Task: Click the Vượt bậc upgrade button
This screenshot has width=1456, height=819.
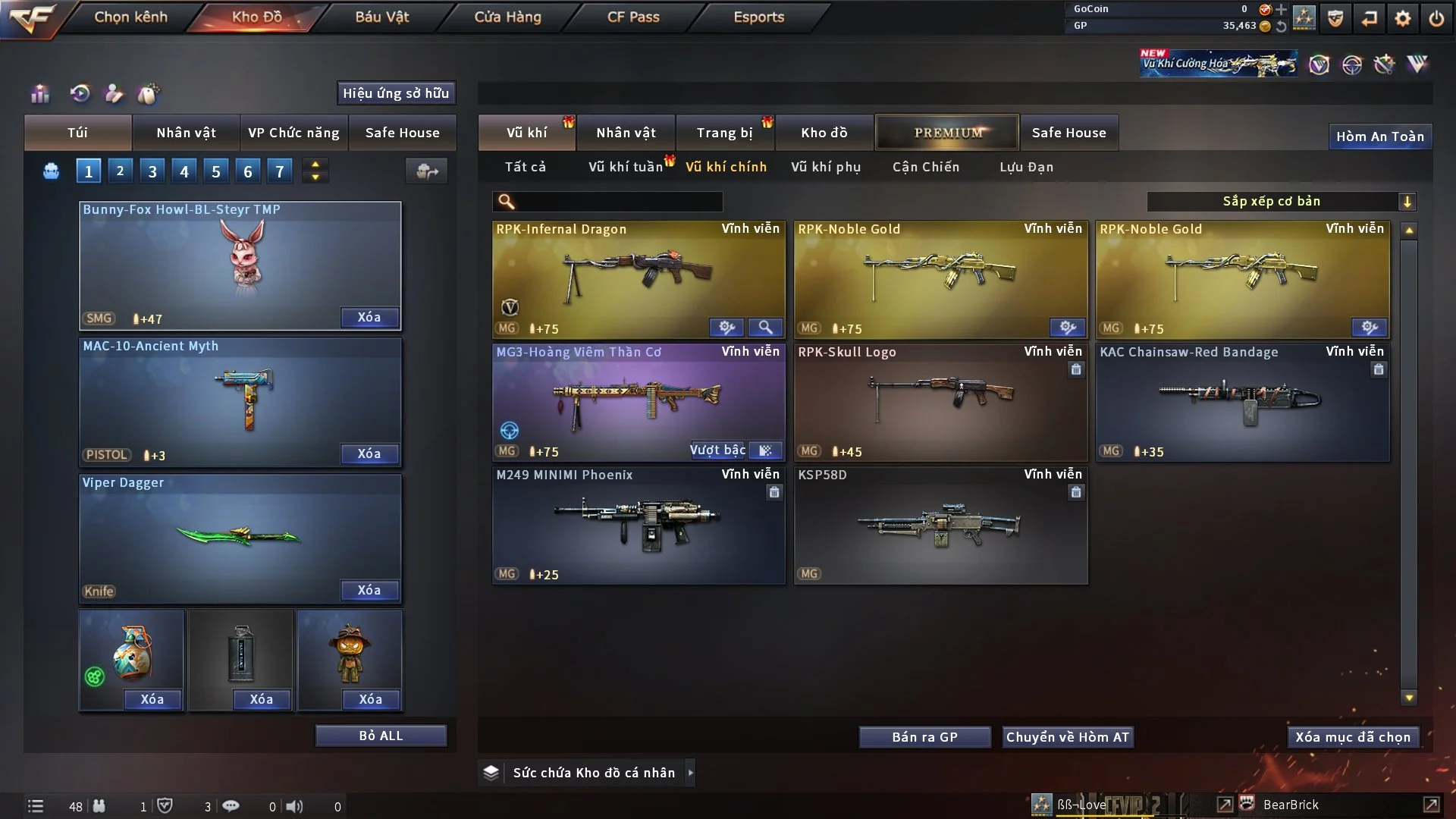Action: tap(717, 450)
